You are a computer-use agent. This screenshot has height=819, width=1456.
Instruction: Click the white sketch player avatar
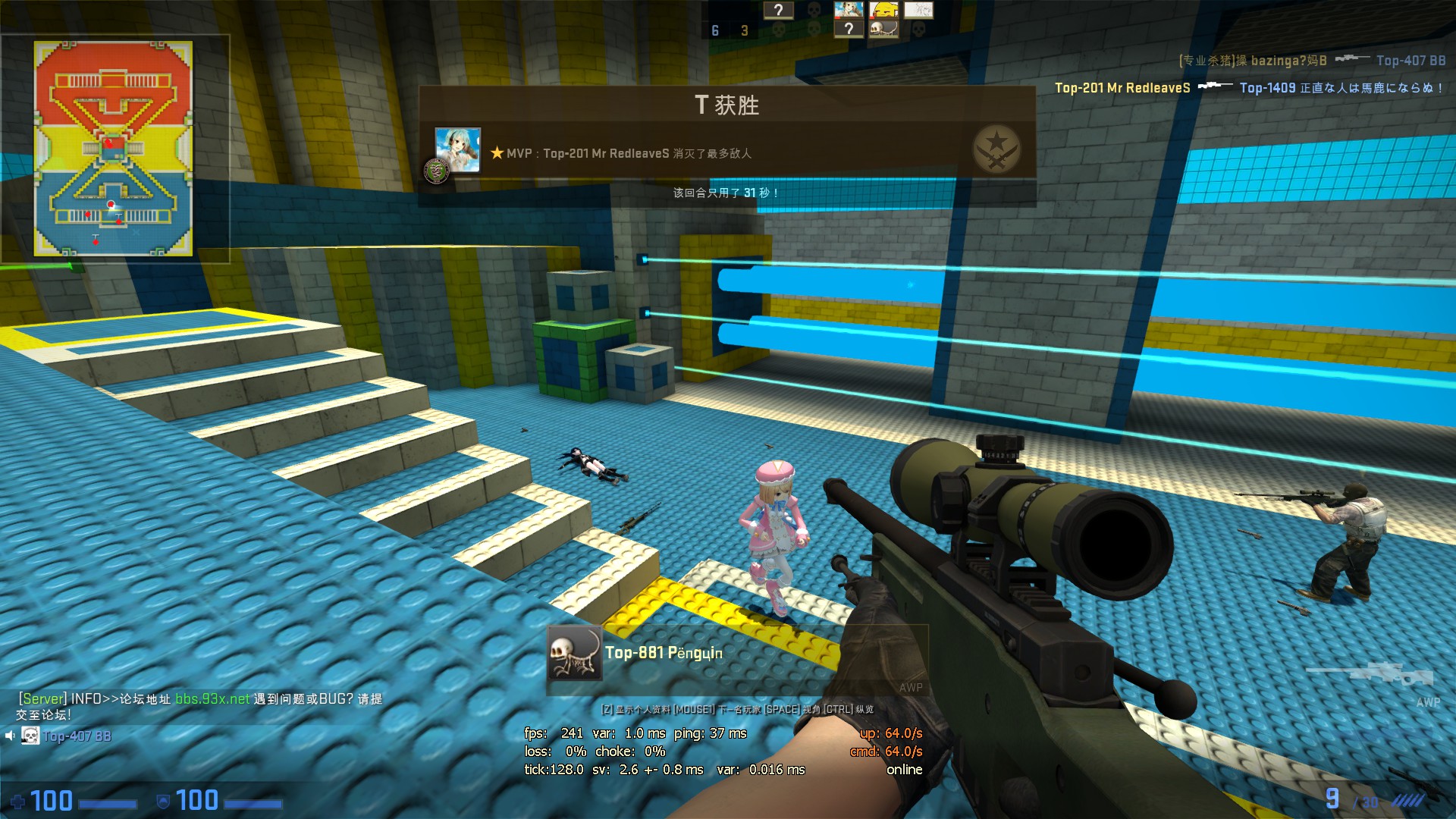click(x=918, y=10)
